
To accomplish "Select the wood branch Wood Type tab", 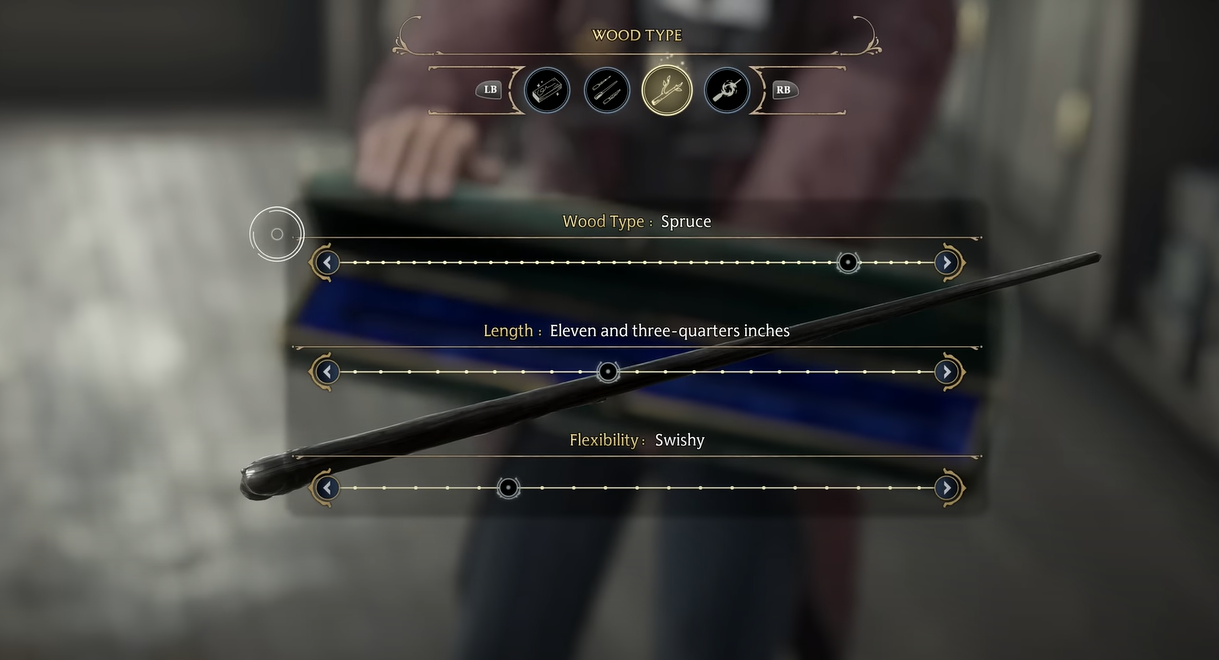I will (x=667, y=90).
